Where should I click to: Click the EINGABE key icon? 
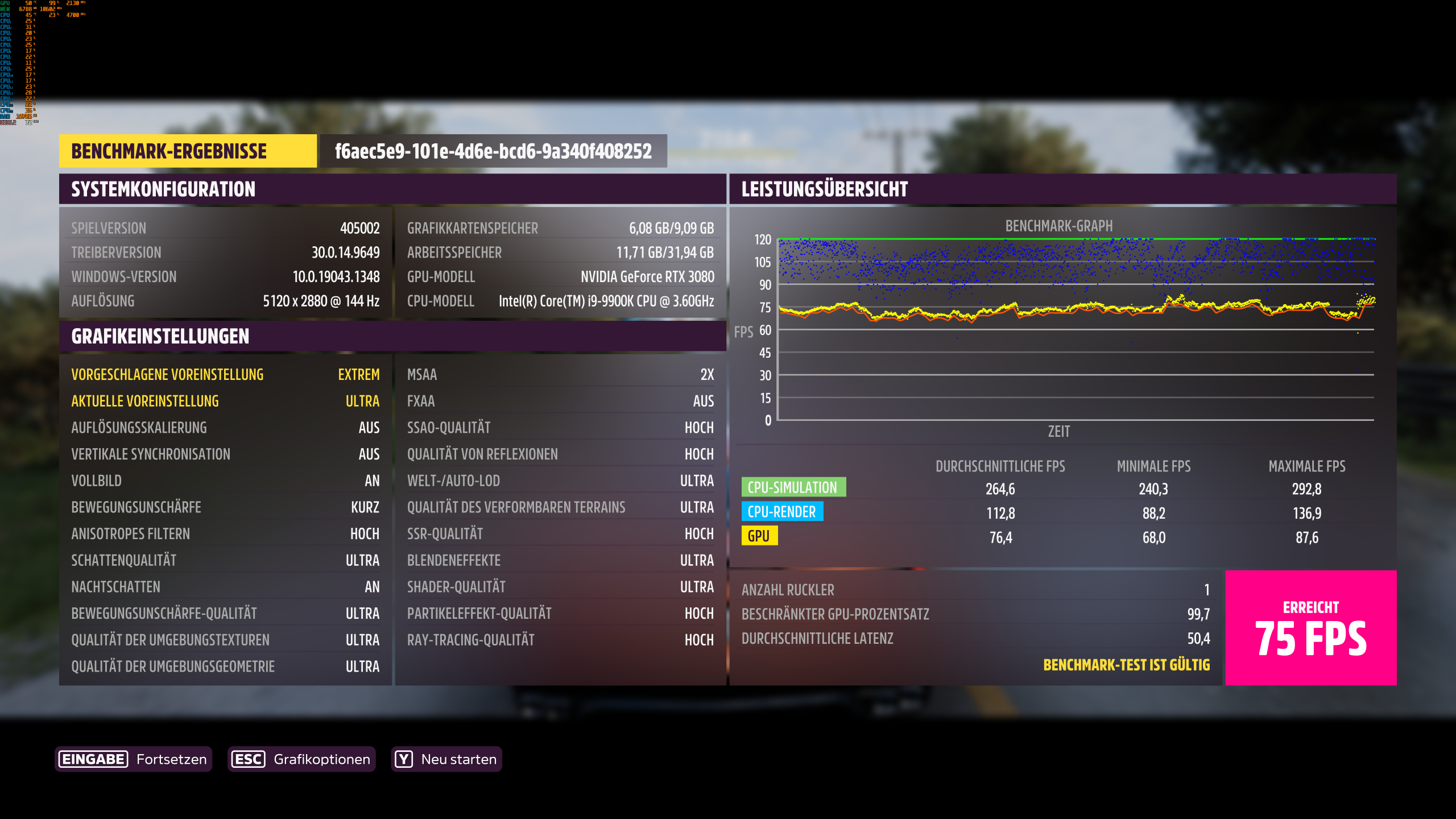click(x=93, y=759)
